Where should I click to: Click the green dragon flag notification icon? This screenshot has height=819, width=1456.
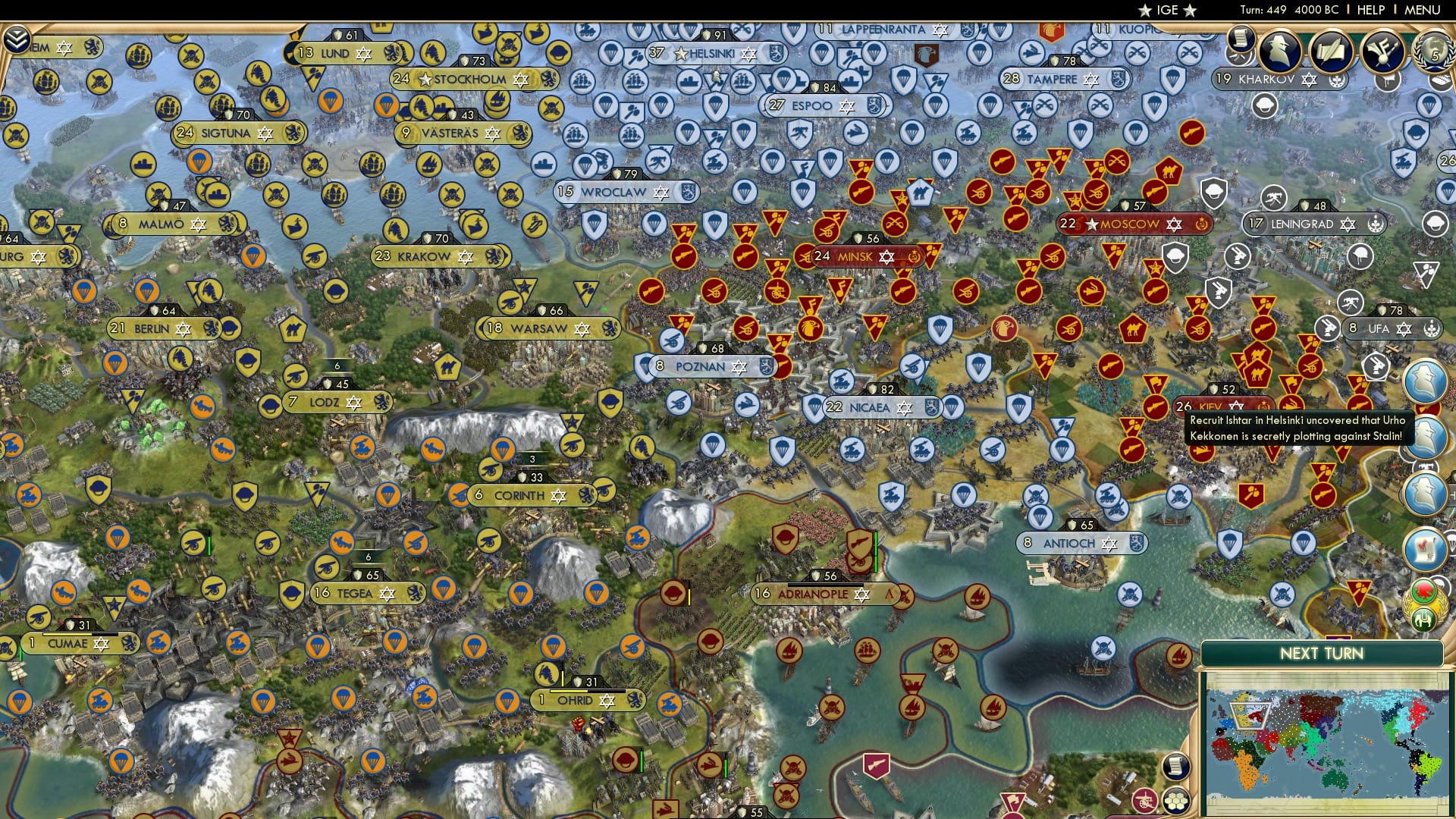(1421, 591)
